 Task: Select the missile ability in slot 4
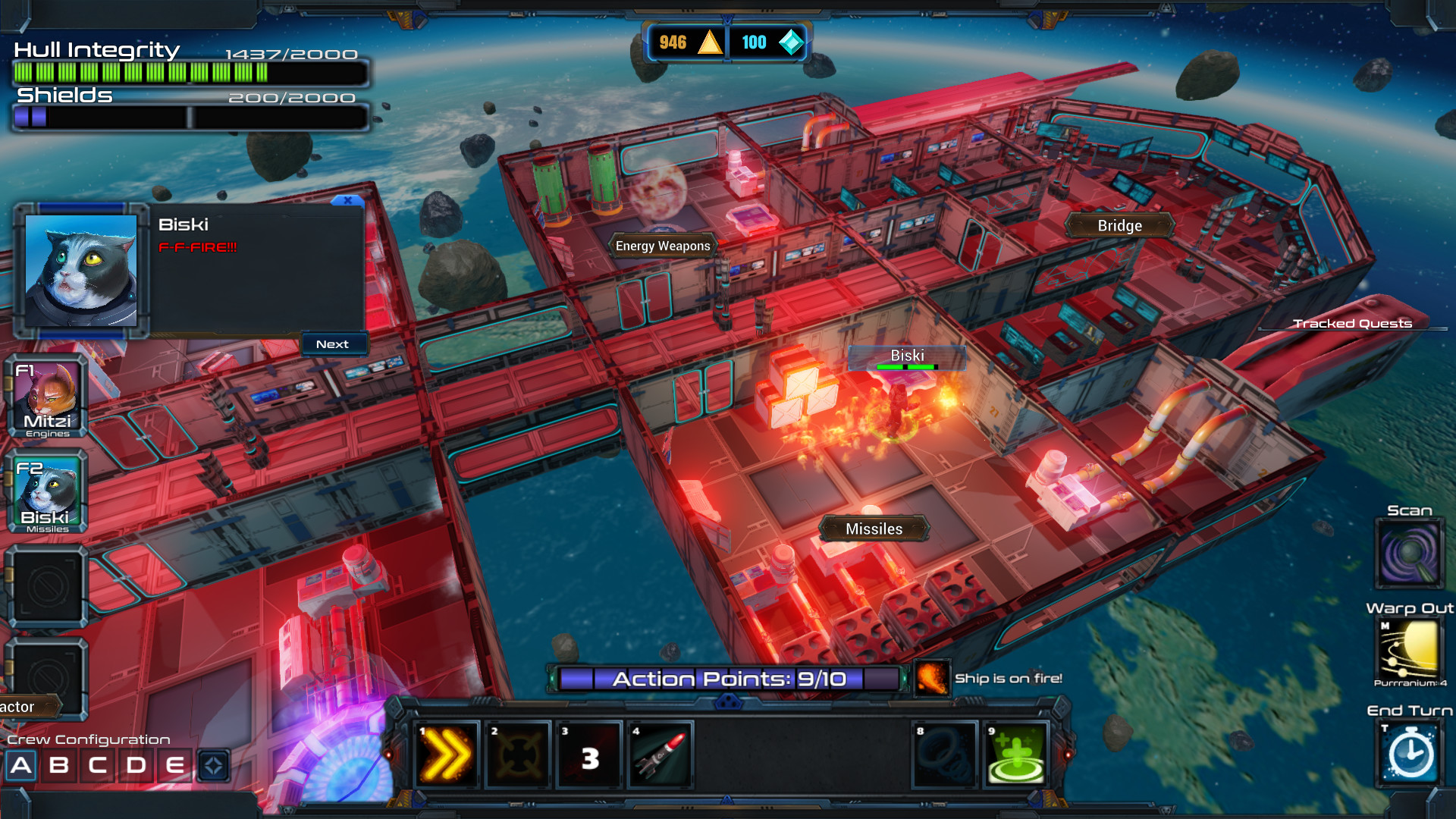click(660, 755)
